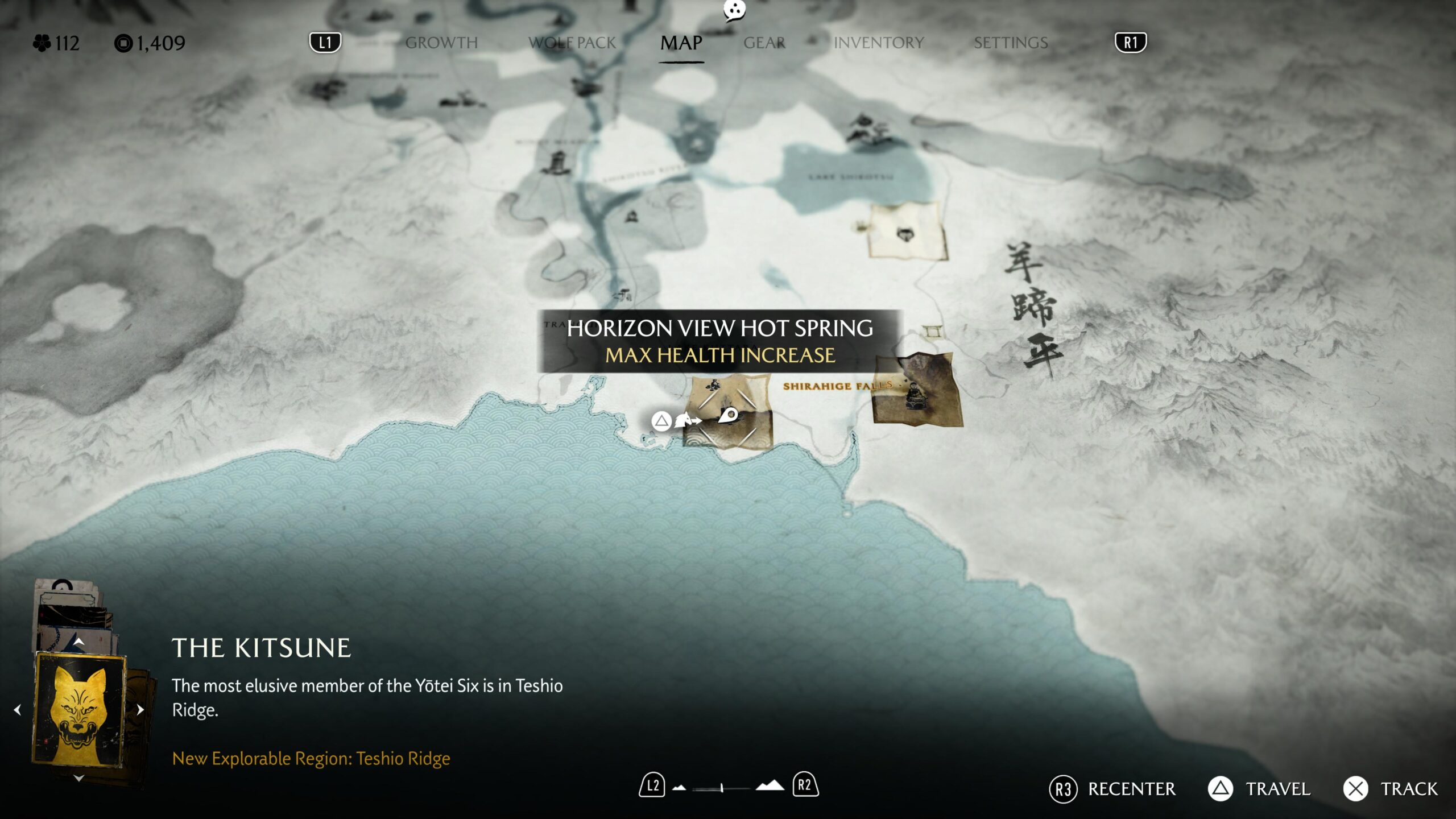1456x819 pixels.
Task: Switch to the Settings tab
Action: [1010, 43]
